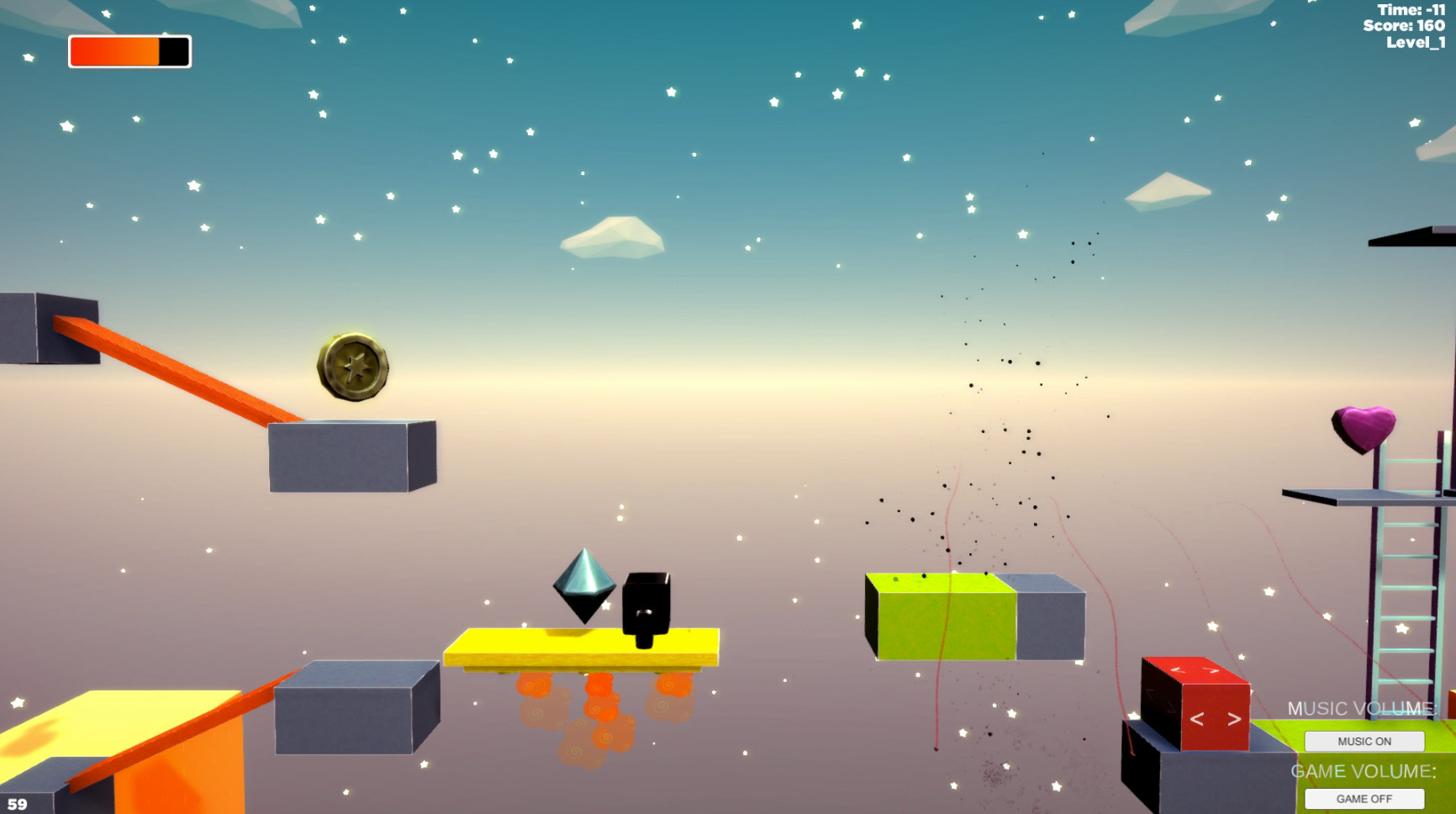Click the right chevron on the red cube
Image resolution: width=1456 pixels, height=814 pixels.
(1233, 719)
